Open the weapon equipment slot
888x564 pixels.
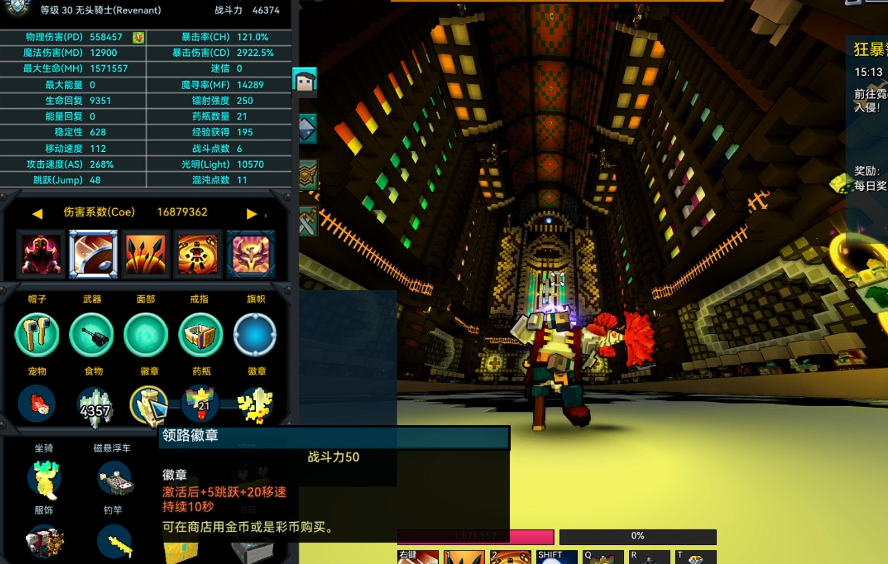click(91, 335)
